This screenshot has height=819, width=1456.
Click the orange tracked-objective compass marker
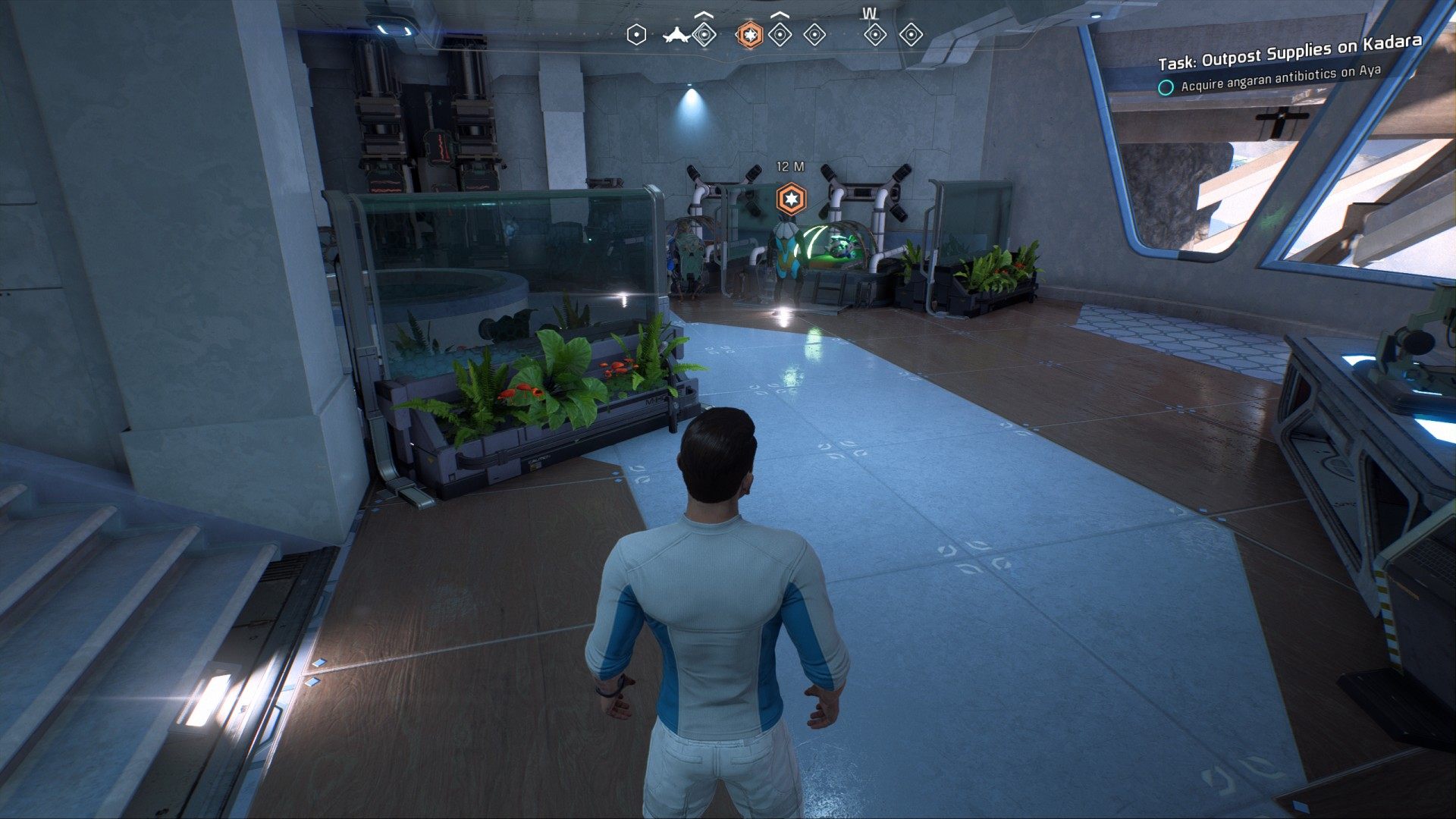[749, 35]
